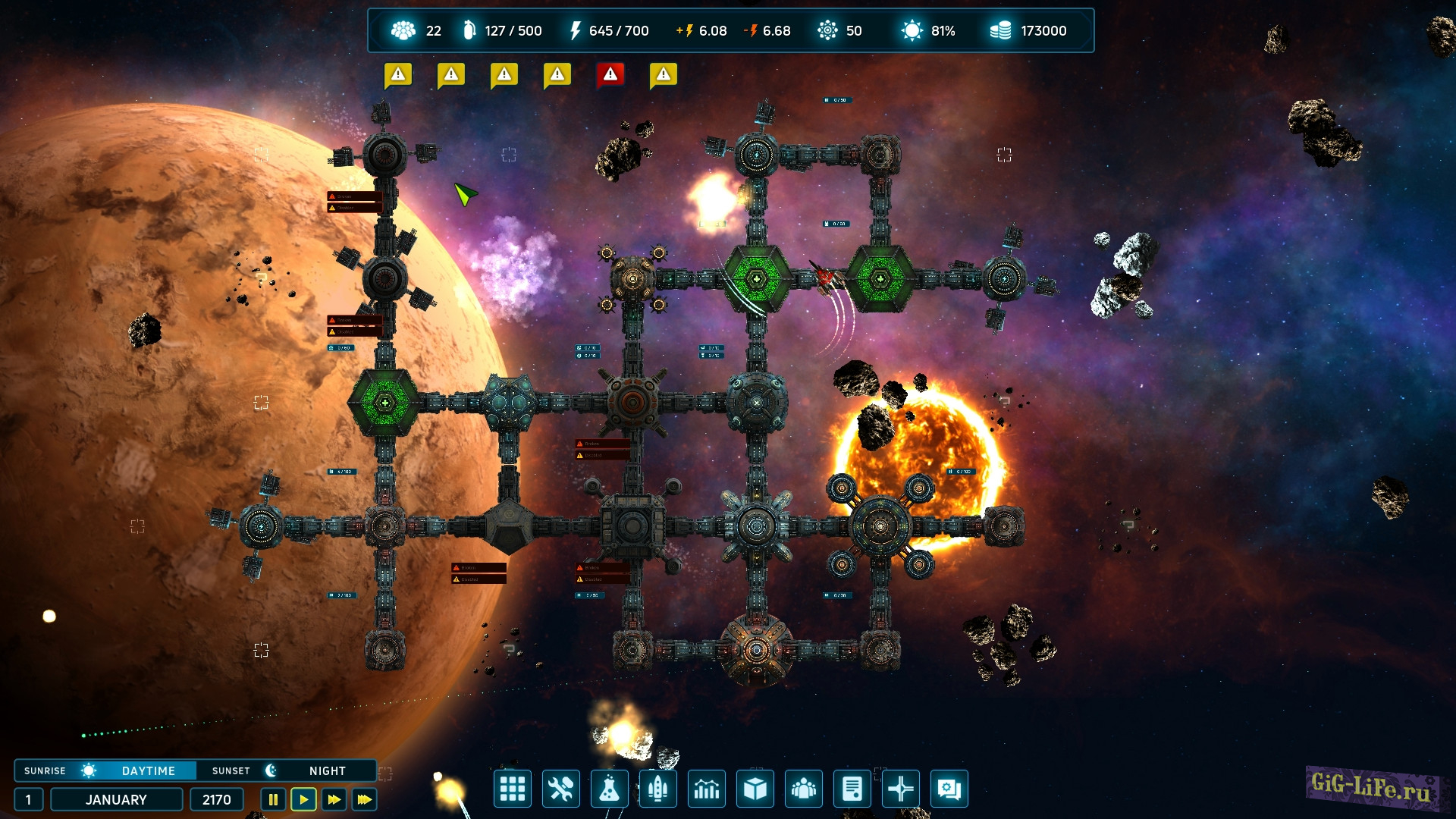Screen dimensions: 1456x819
Task: Show the statistics bar chart panel
Action: [707, 789]
